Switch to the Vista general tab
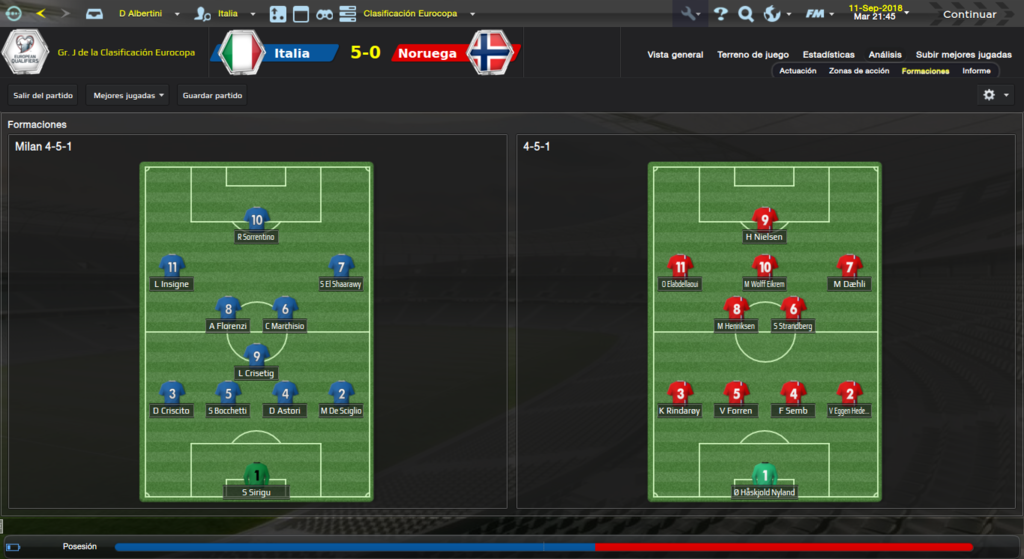 (675, 54)
